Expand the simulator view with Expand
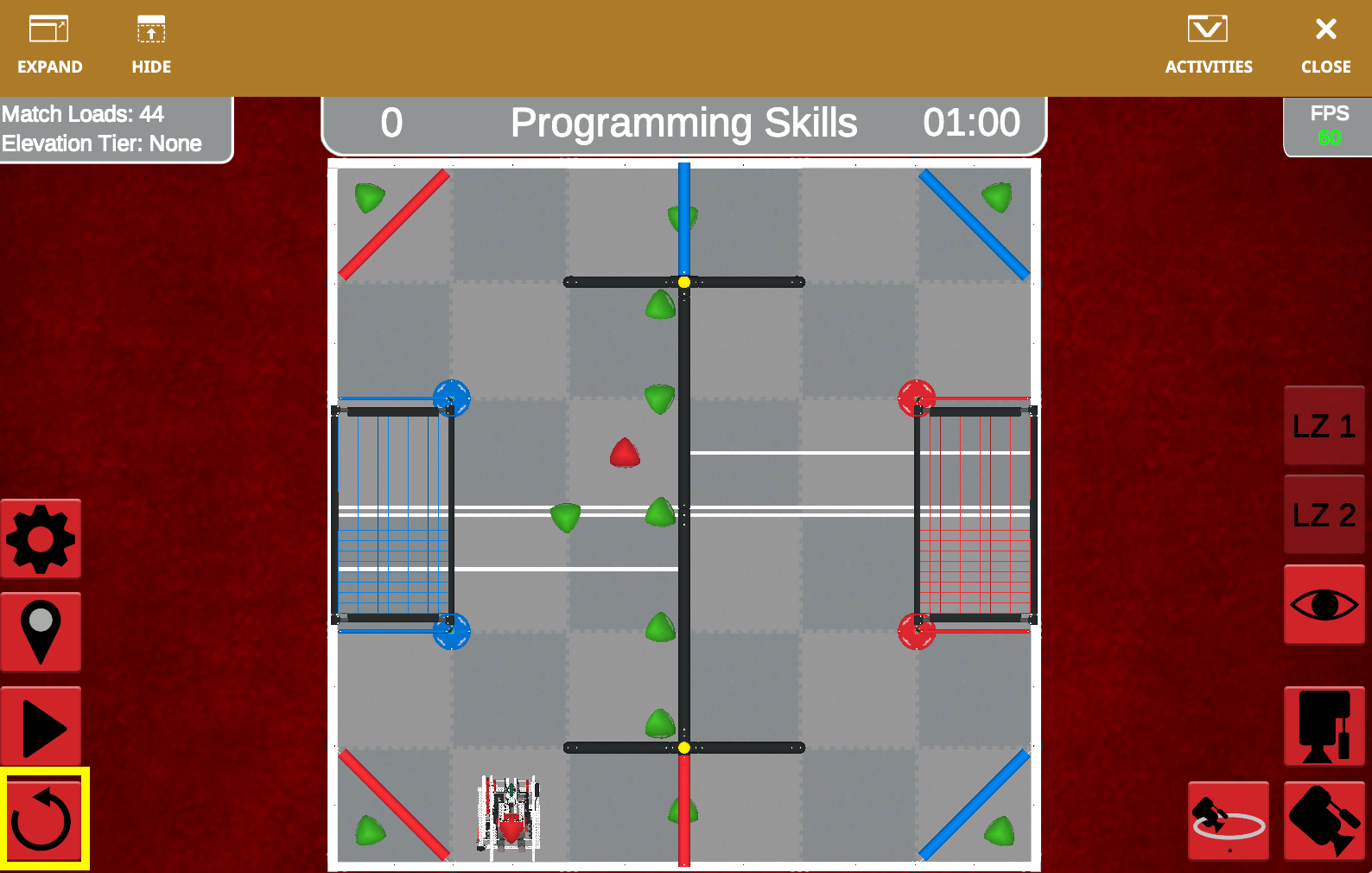Screen dimensions: 1372x873 tap(49, 43)
